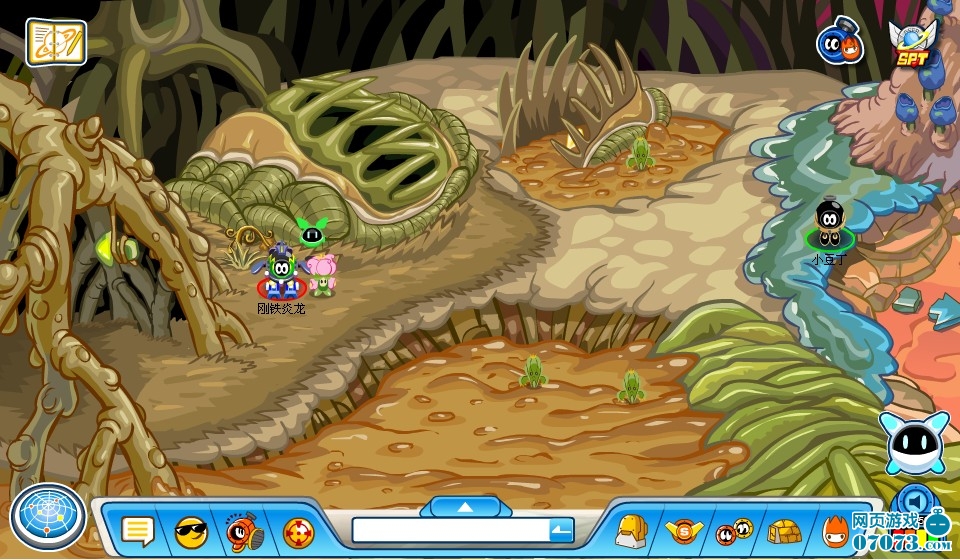
Task: Open the radar map globe
Action: coord(47,516)
